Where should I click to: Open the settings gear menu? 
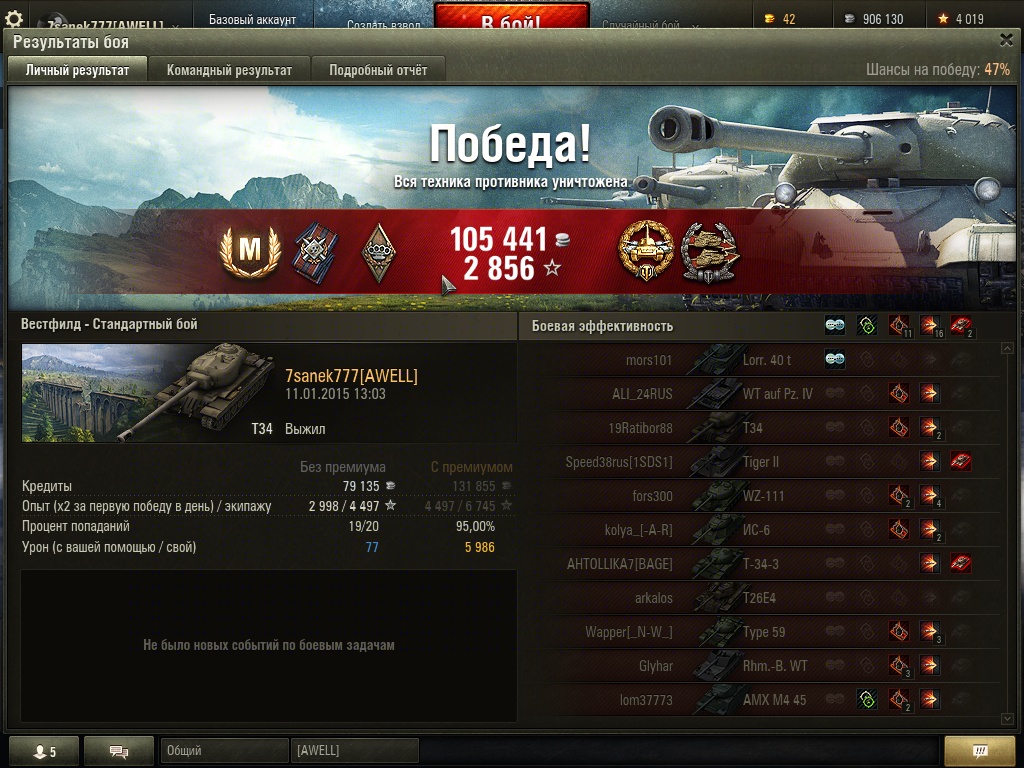(x=14, y=19)
